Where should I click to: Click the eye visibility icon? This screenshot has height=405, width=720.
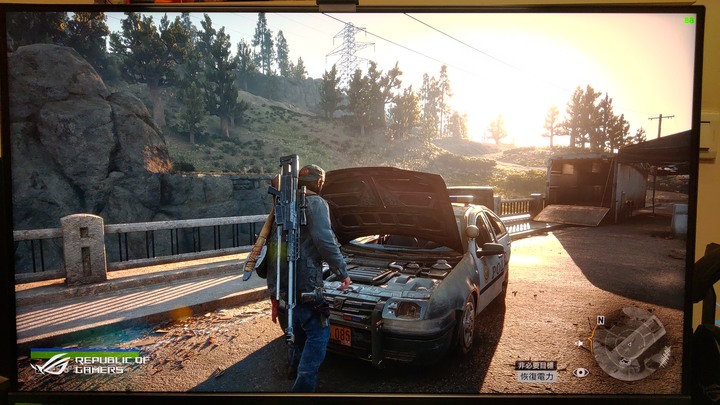[x=581, y=371]
